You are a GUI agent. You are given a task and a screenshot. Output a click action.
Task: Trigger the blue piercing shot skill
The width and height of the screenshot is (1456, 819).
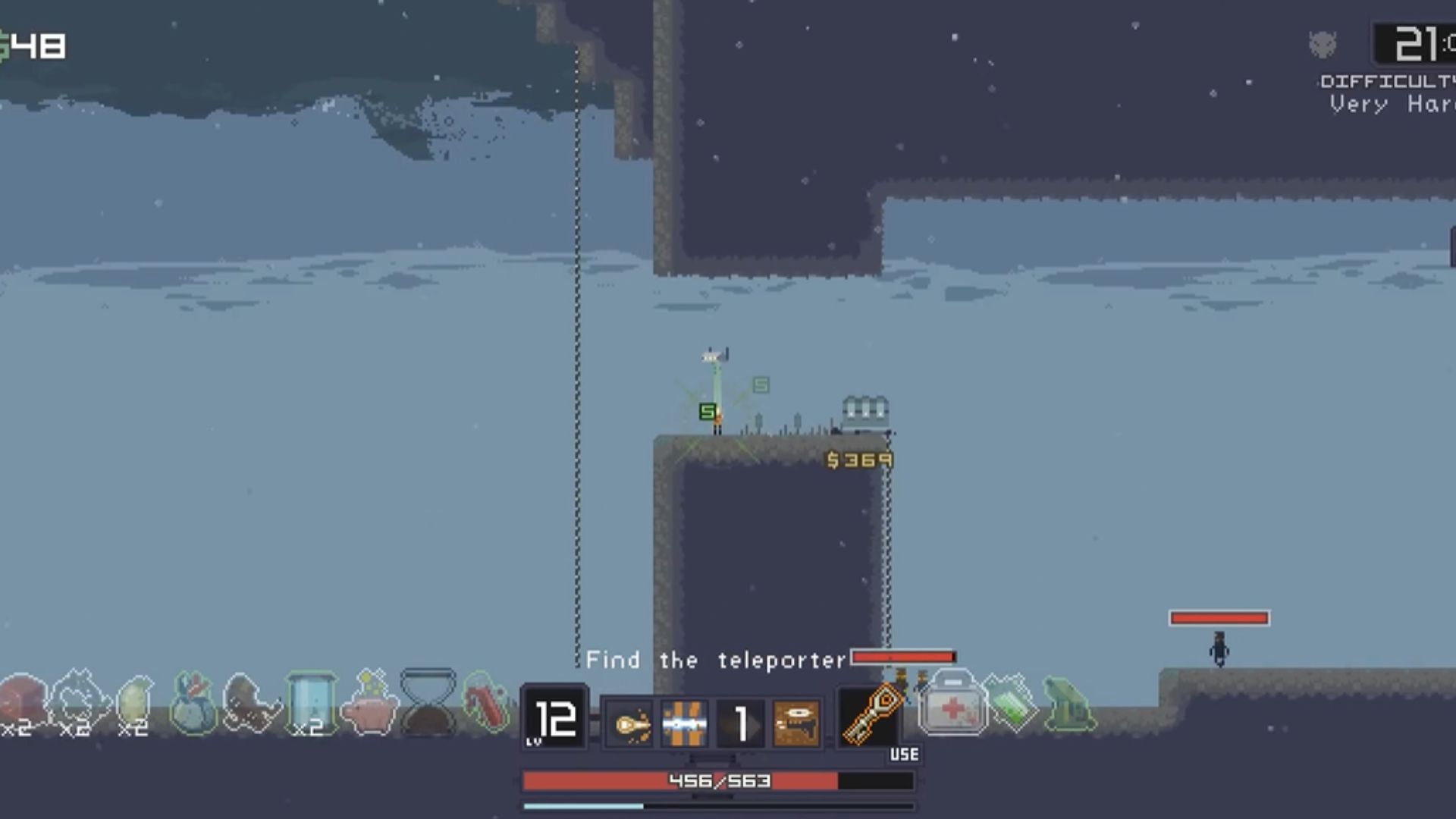[685, 724]
